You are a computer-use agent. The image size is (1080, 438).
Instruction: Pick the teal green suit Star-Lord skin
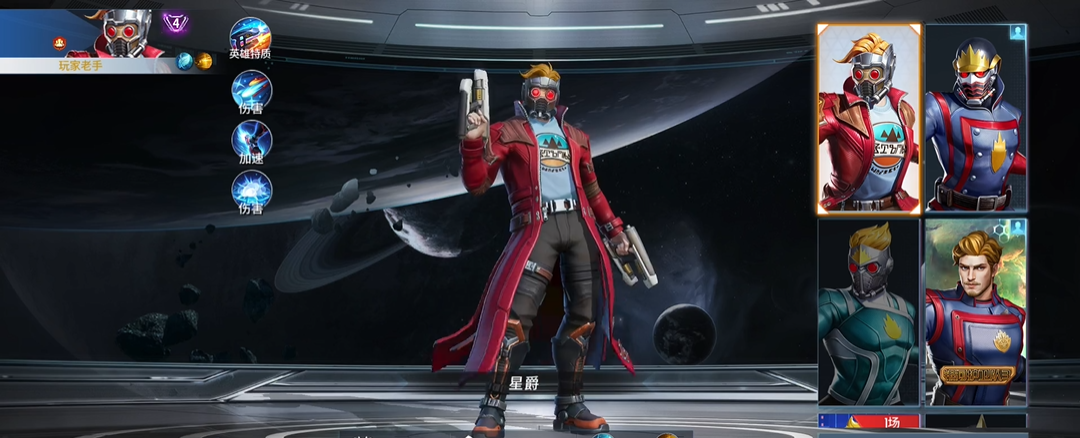pos(868,312)
